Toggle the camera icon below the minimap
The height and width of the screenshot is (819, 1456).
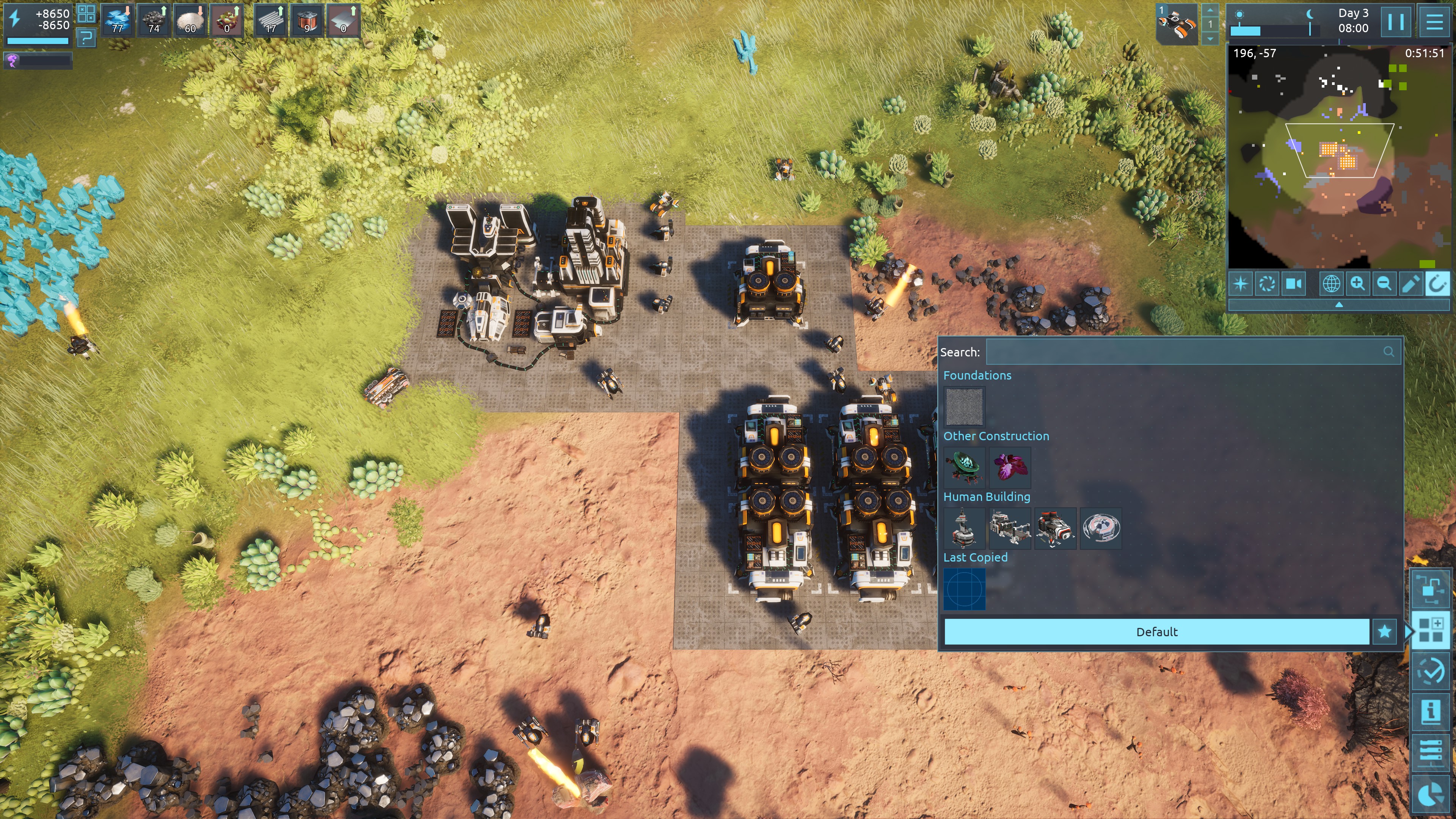[x=1294, y=283]
